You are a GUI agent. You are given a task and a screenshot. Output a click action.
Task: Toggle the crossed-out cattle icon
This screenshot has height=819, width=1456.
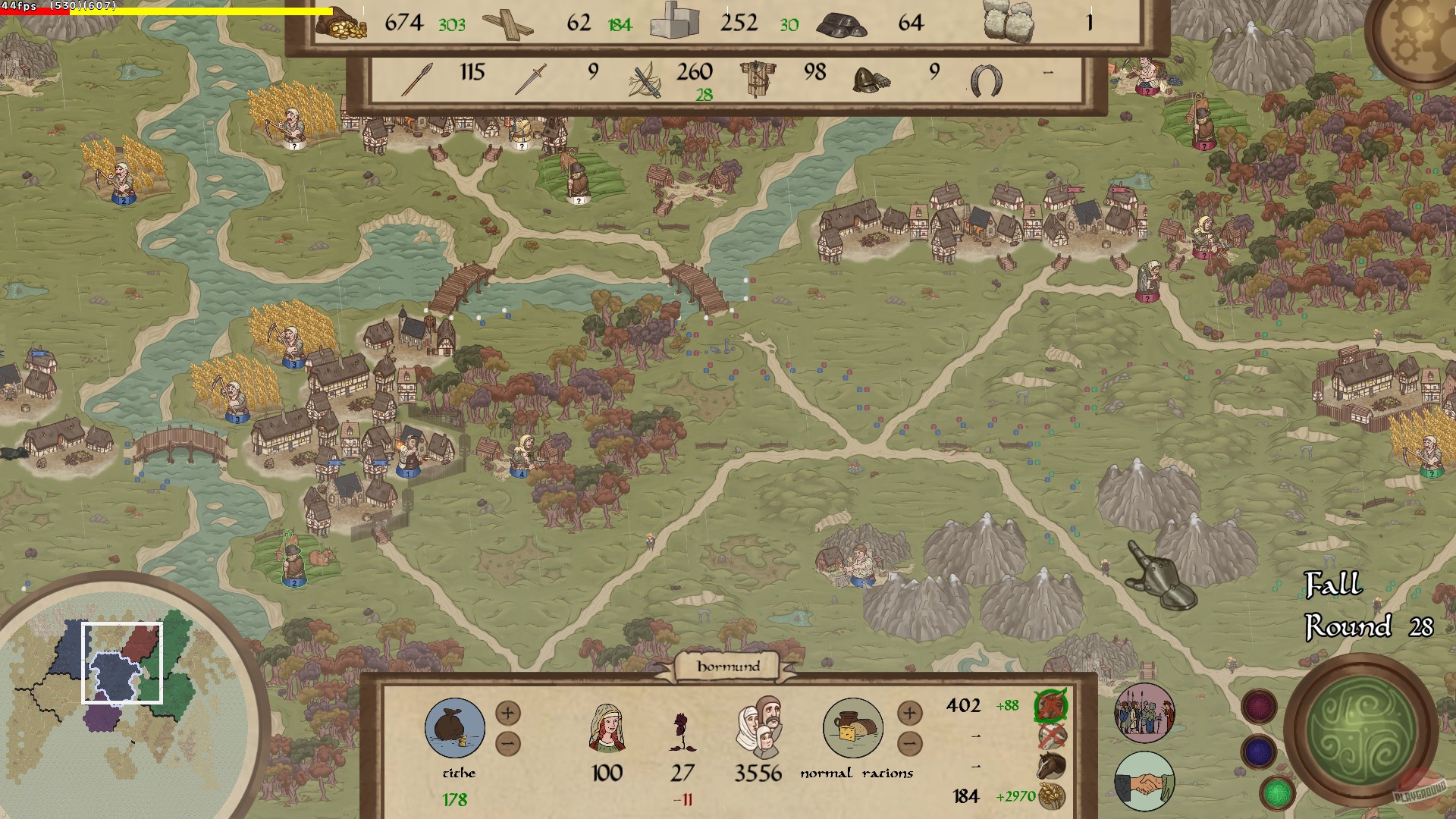click(x=1052, y=736)
